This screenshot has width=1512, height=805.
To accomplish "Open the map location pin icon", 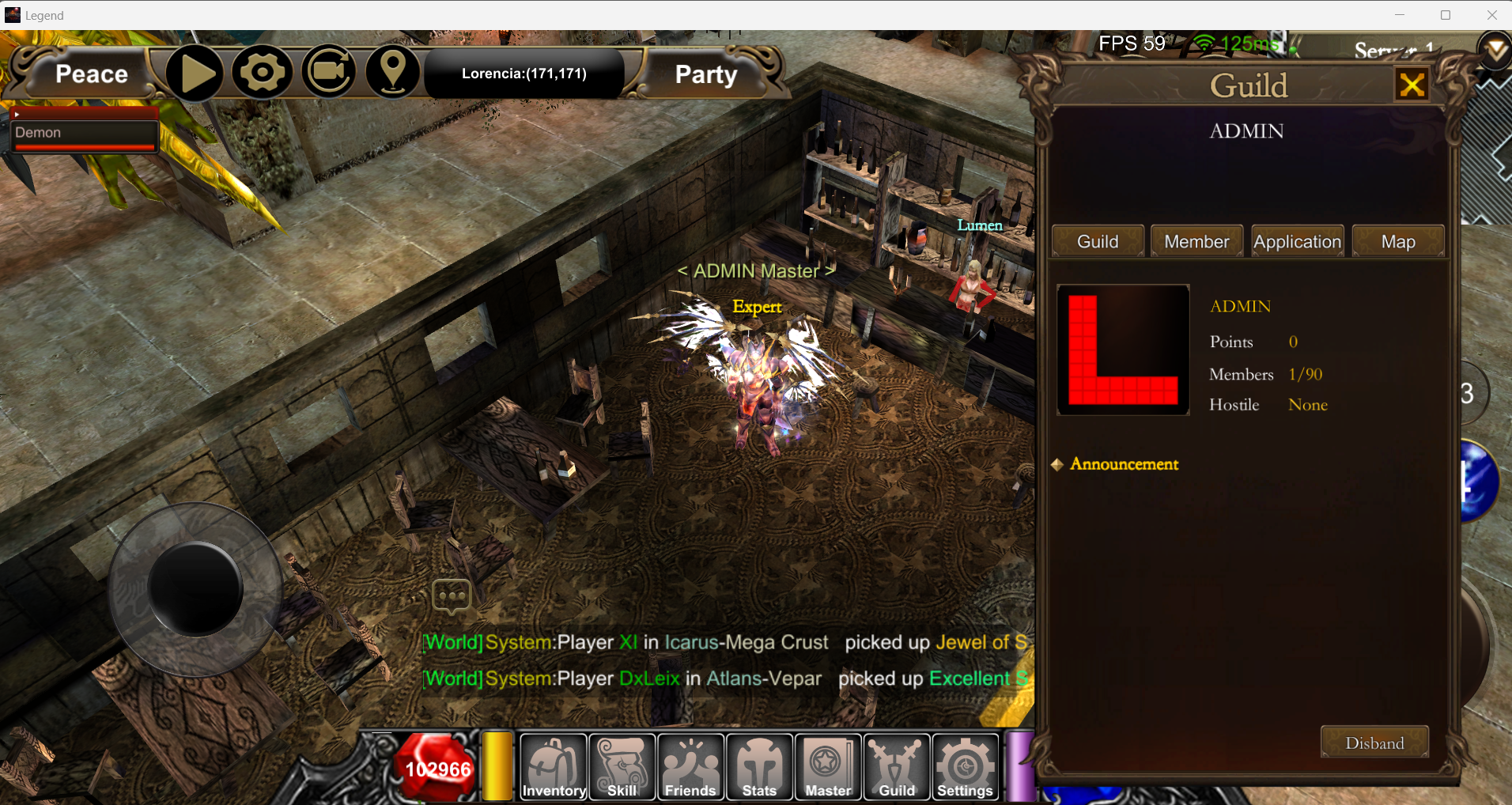I will tap(393, 72).
